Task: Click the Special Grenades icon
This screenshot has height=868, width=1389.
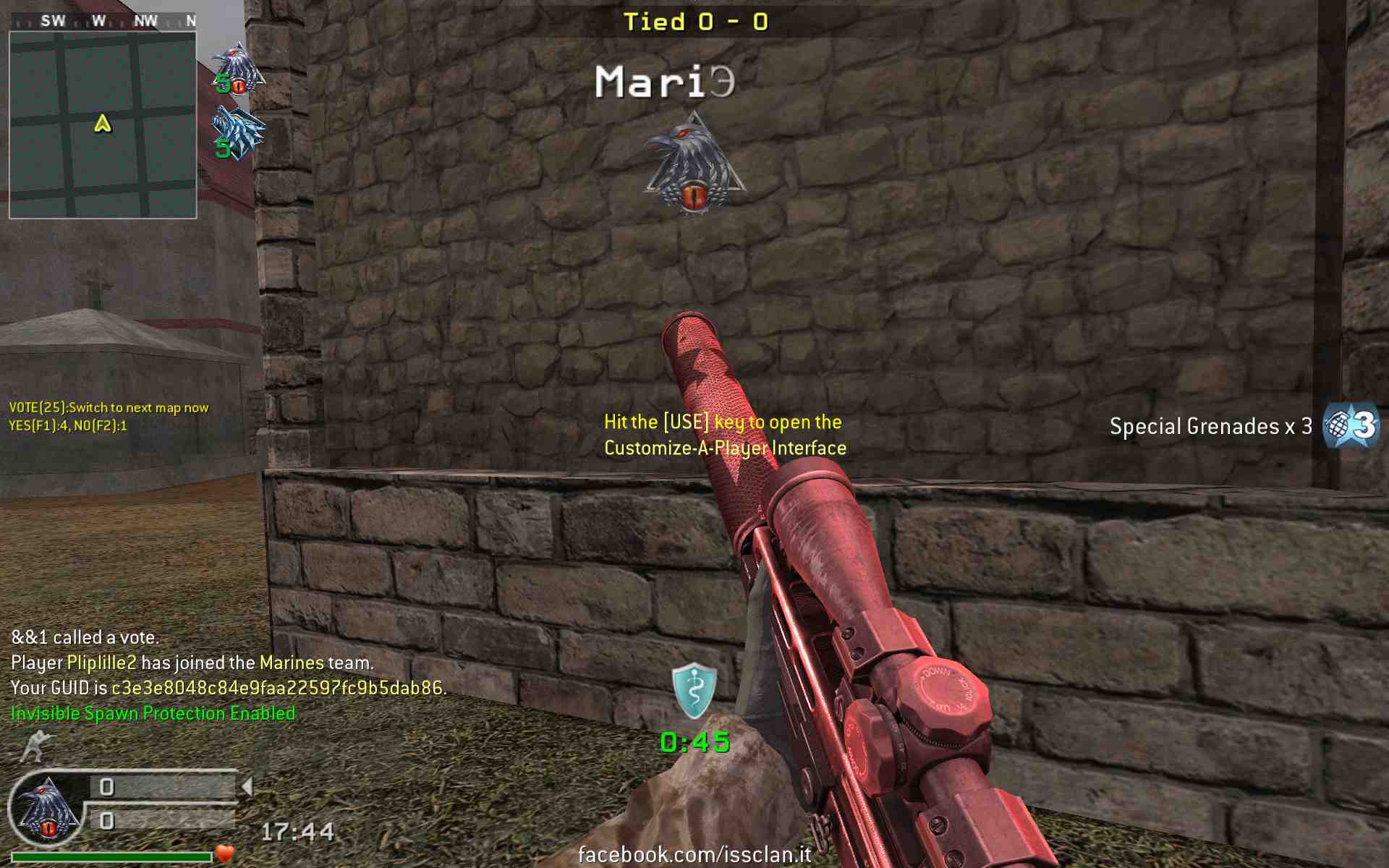Action: [x=1350, y=426]
